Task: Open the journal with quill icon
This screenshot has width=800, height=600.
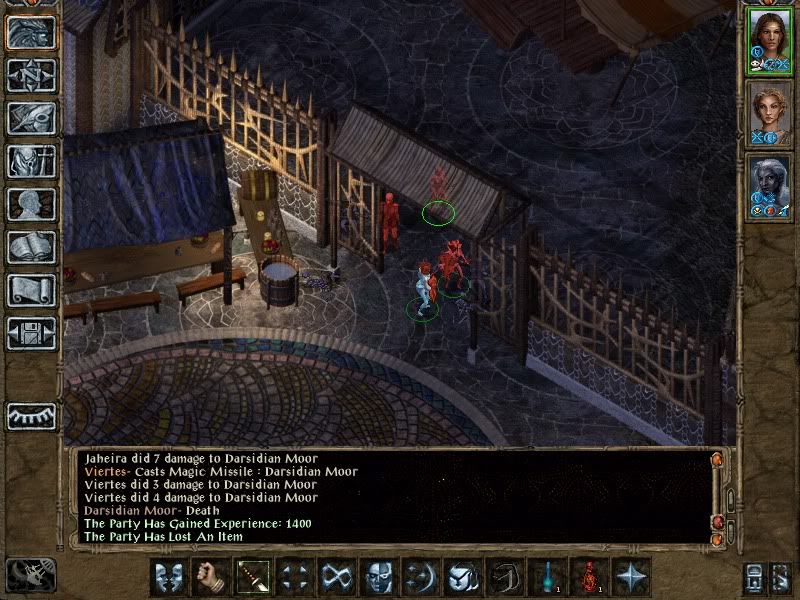Action: tap(31, 118)
